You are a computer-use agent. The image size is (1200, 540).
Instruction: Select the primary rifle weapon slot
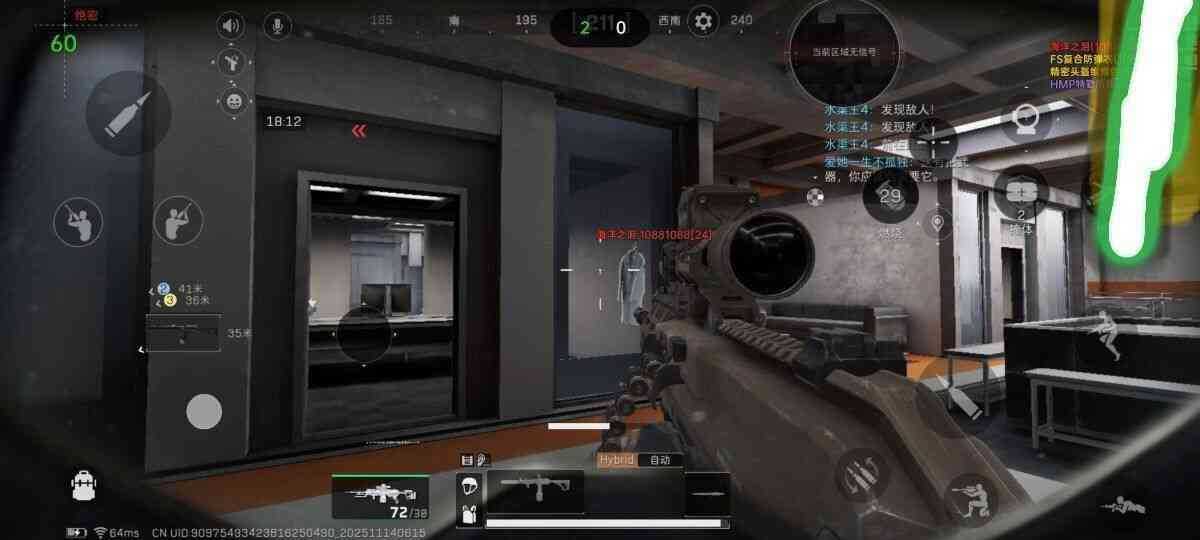click(x=380, y=495)
